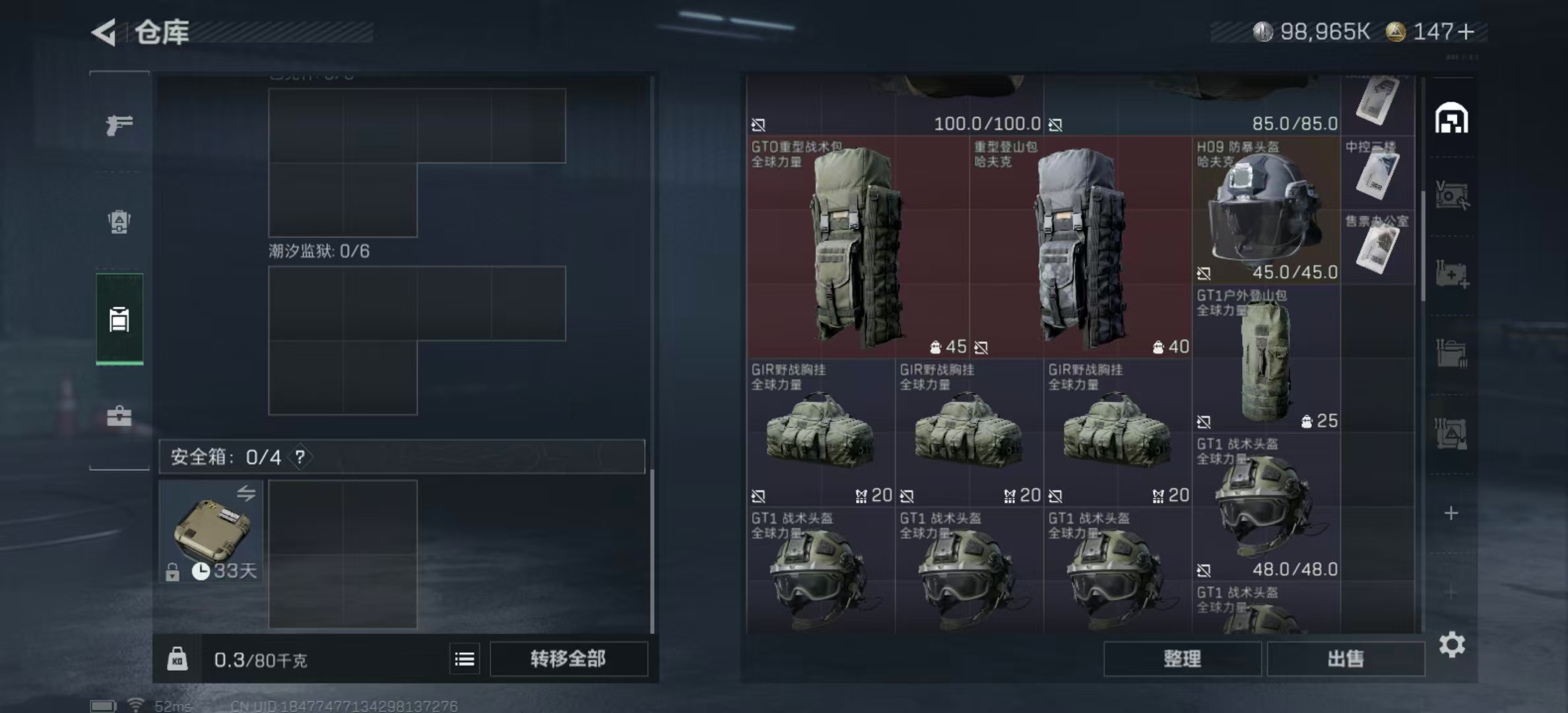Add a new stash page with plus
1568x713 pixels.
pos(1451,513)
